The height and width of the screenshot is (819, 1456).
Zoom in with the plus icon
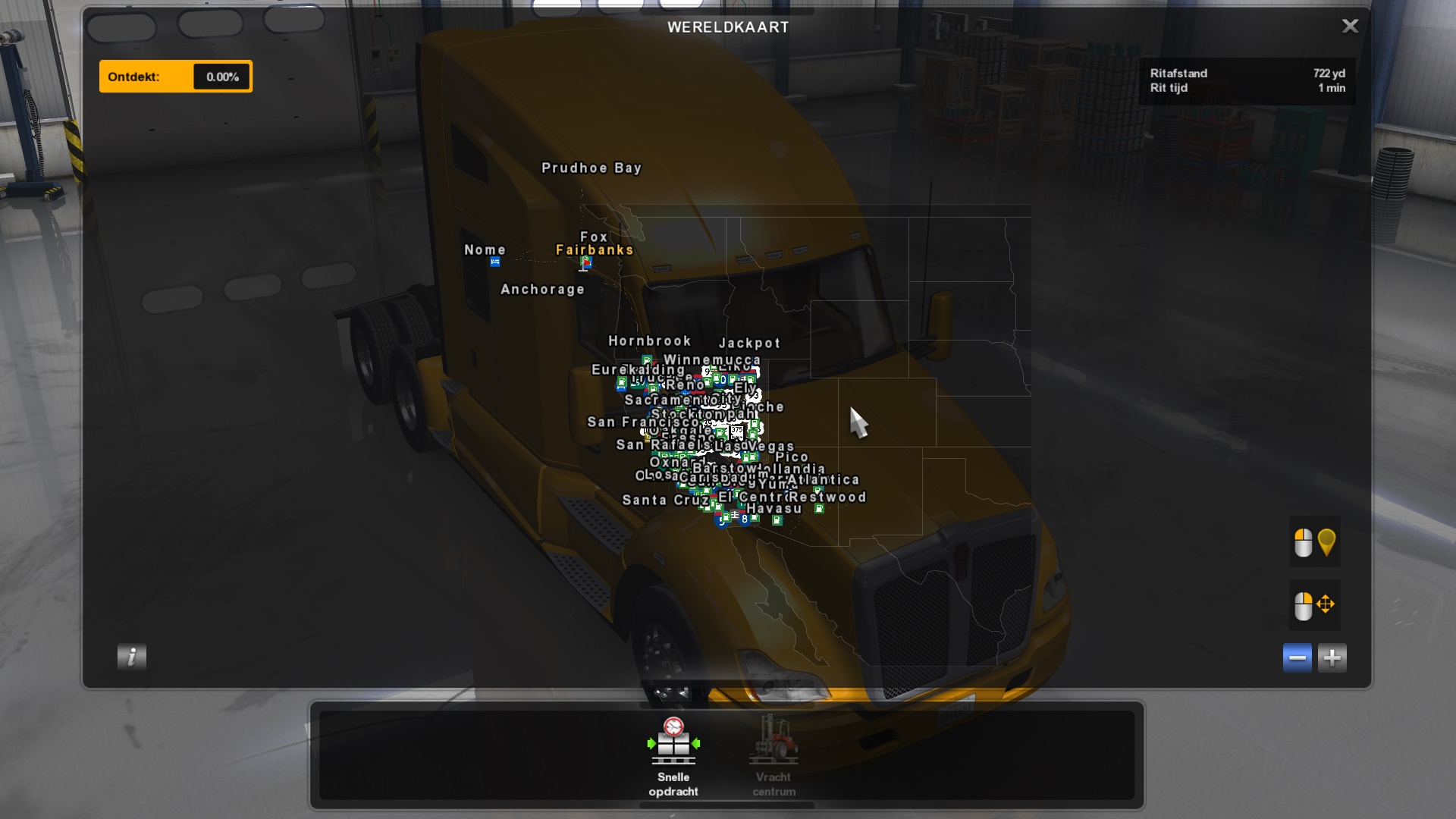click(1332, 657)
